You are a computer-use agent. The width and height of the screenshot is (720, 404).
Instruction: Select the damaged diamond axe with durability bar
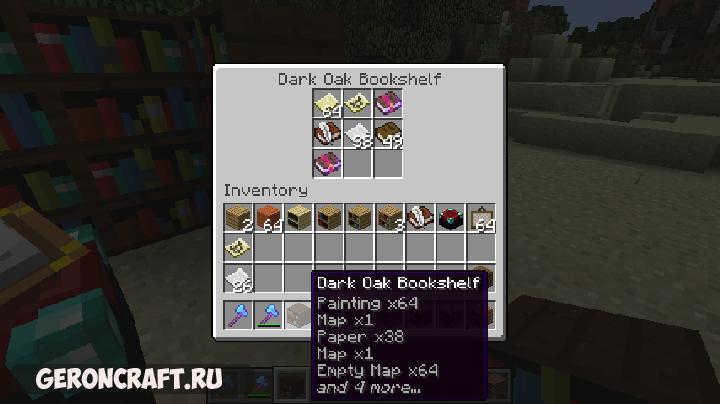pyautogui.click(x=268, y=316)
